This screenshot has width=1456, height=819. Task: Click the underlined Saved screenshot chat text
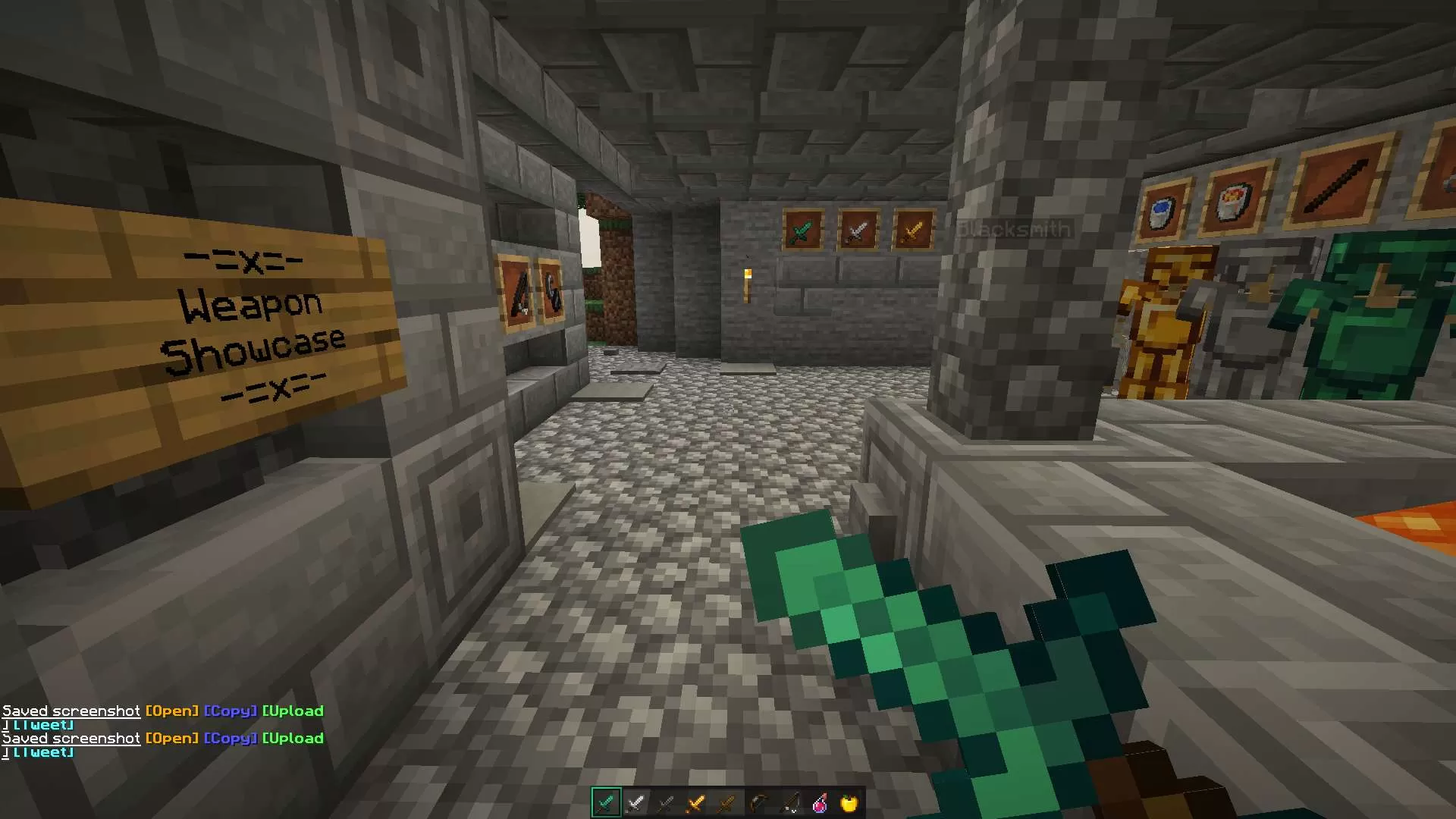(71, 738)
